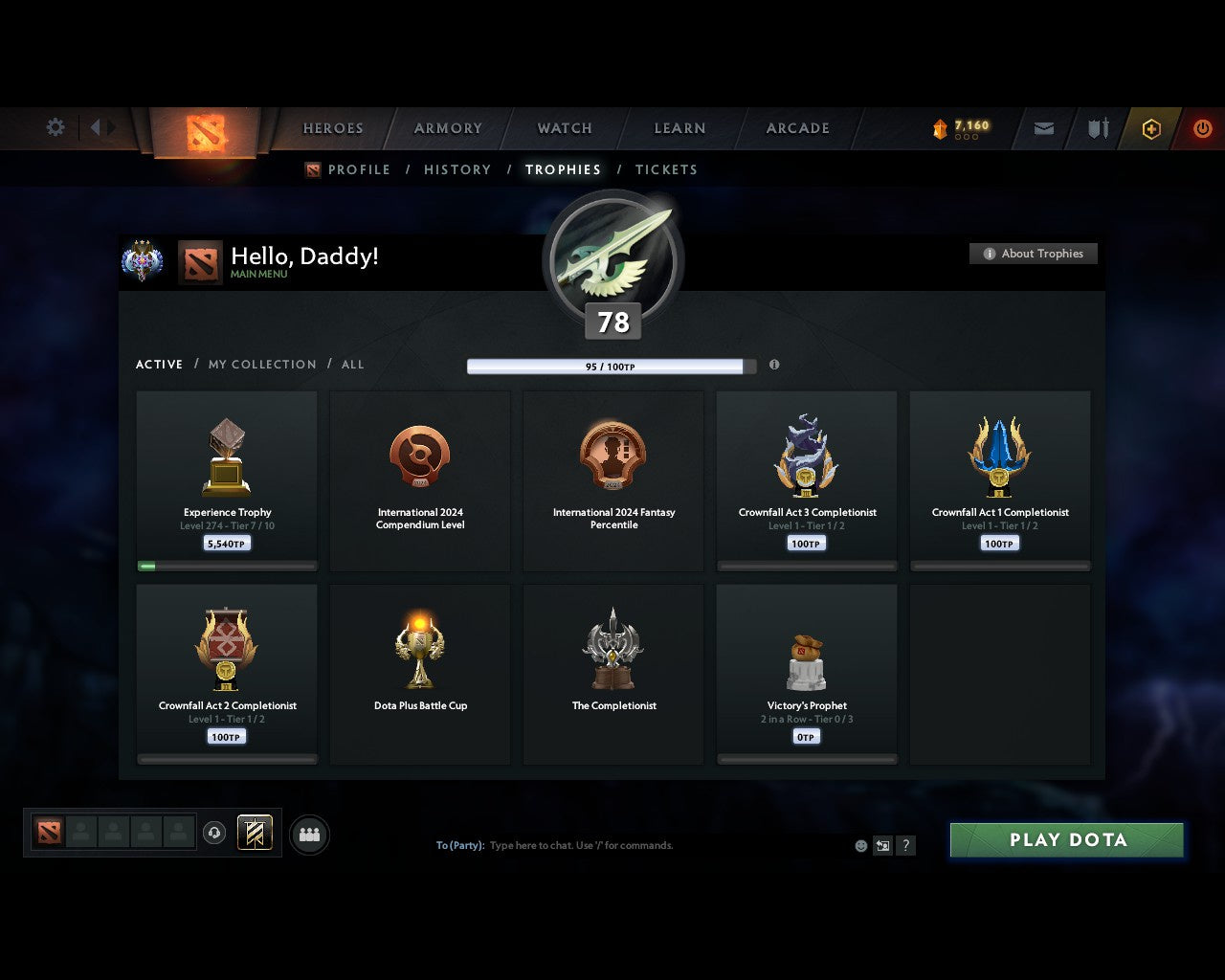Open the mail inbox icon

1043,128
